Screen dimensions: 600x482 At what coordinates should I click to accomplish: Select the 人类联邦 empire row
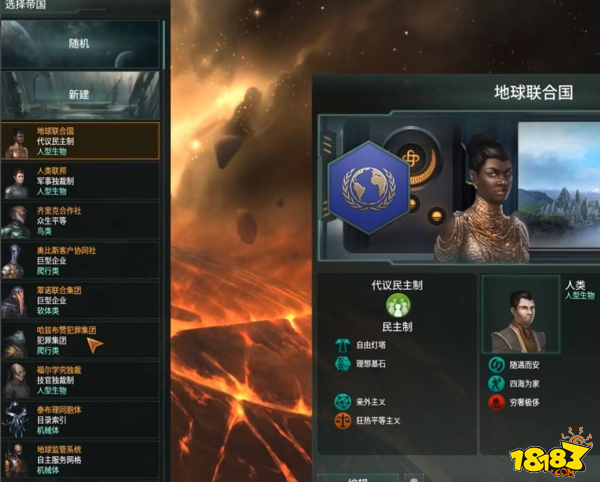(80, 180)
